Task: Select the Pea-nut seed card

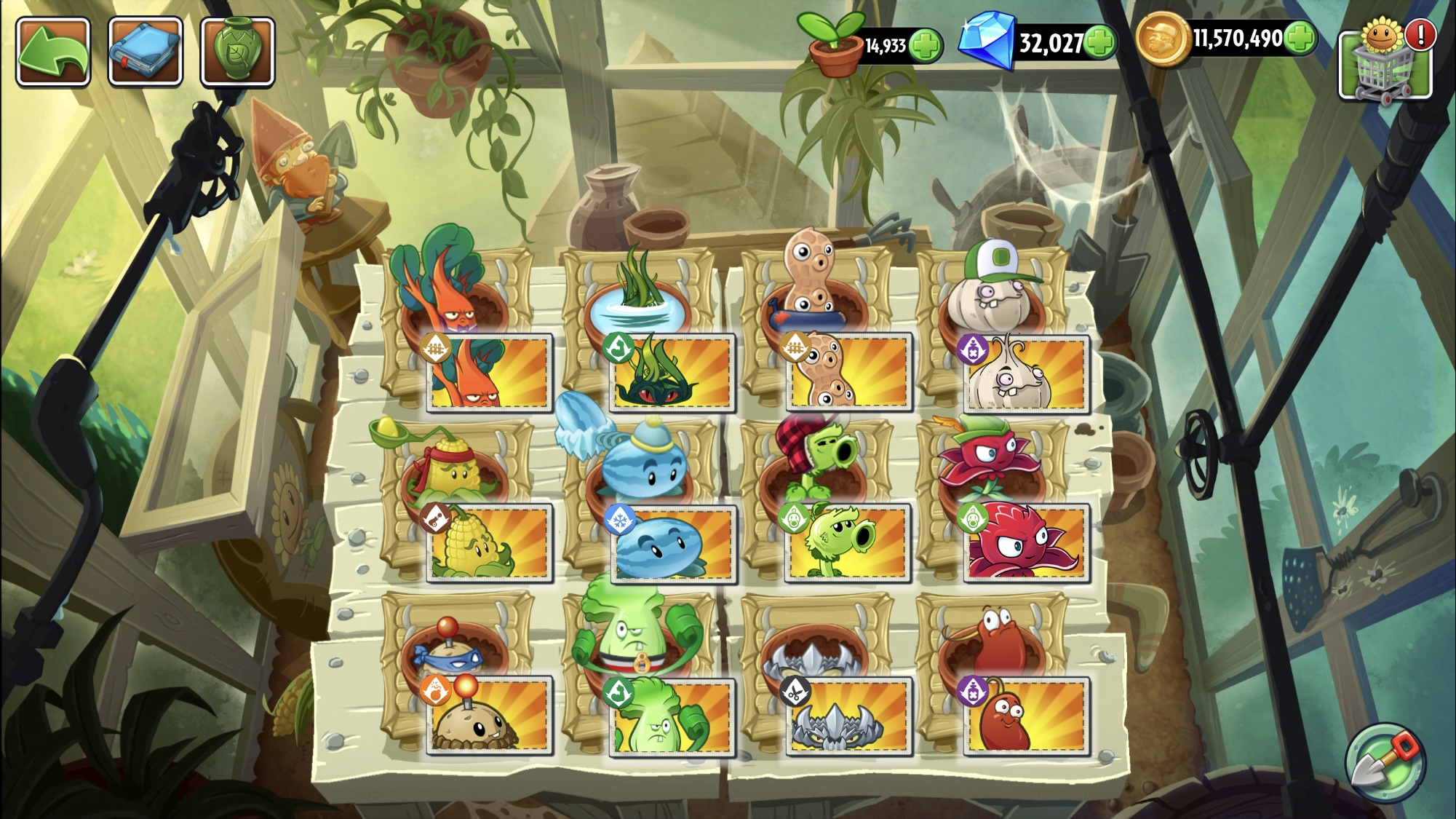Action: 848,373
